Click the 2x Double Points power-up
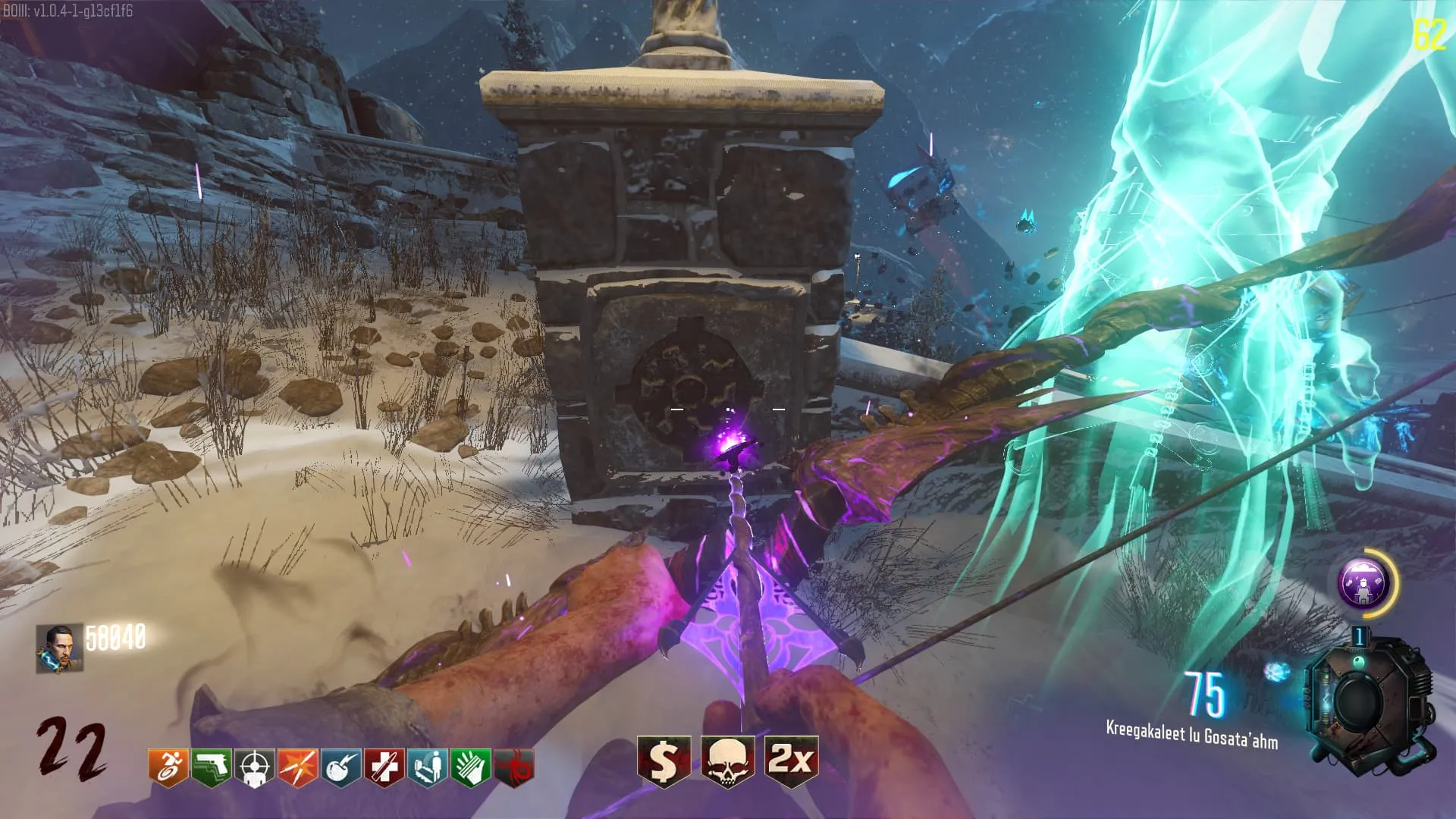Image resolution: width=1456 pixels, height=819 pixels. coord(791,761)
